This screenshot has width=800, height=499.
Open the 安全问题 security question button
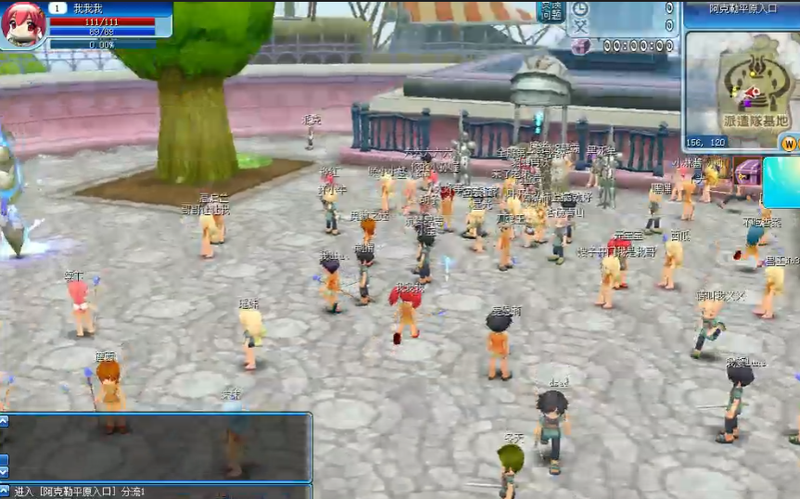(551, 11)
